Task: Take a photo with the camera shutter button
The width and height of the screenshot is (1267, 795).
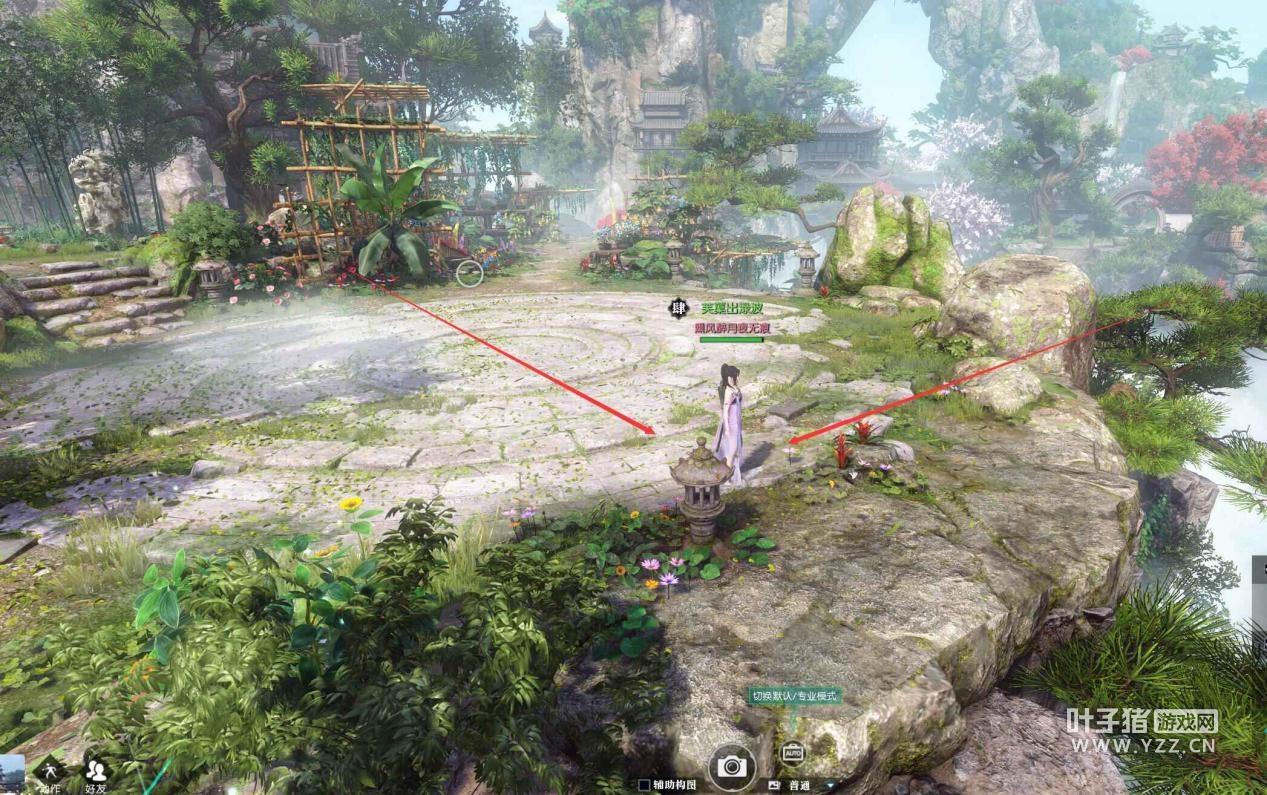Action: [x=732, y=766]
